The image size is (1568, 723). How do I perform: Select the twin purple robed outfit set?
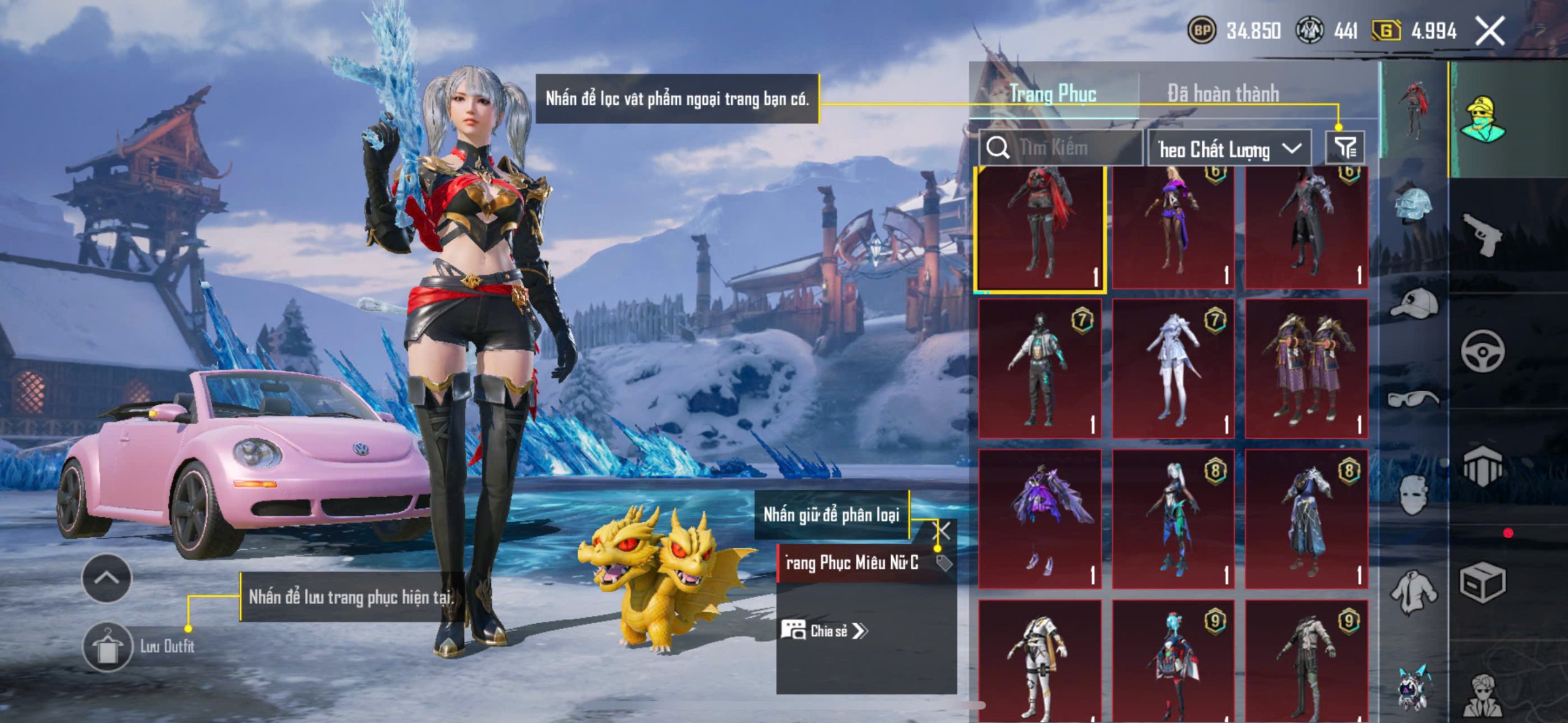pyautogui.click(x=1306, y=369)
